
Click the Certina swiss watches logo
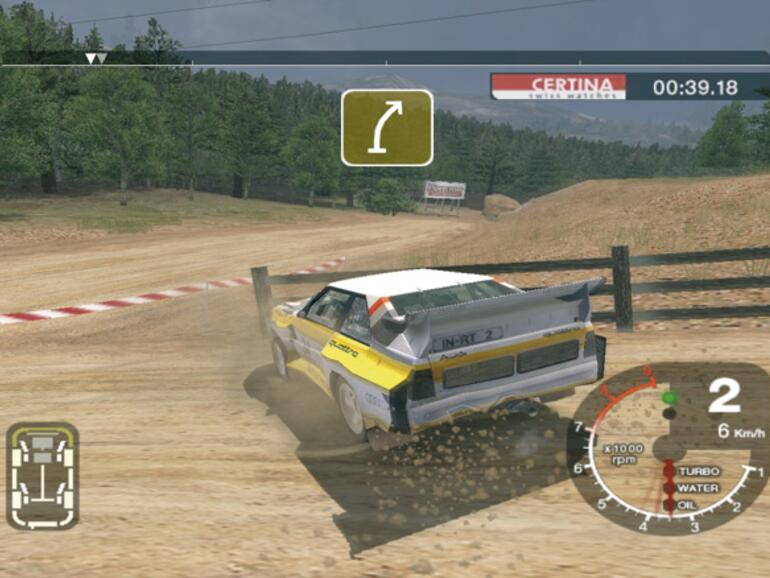pos(558,86)
